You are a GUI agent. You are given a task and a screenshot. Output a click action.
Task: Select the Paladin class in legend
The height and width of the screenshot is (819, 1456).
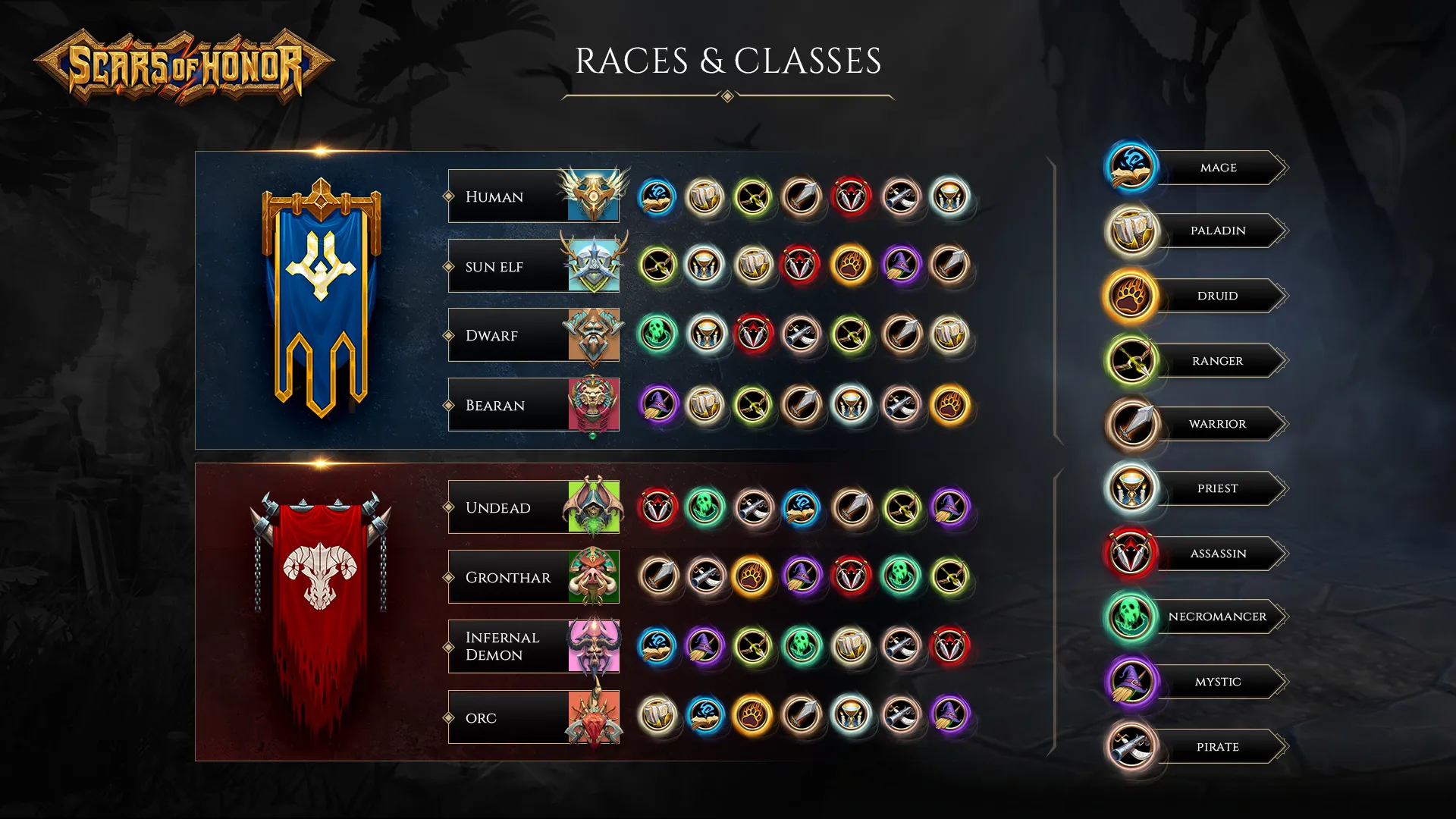tap(1218, 231)
